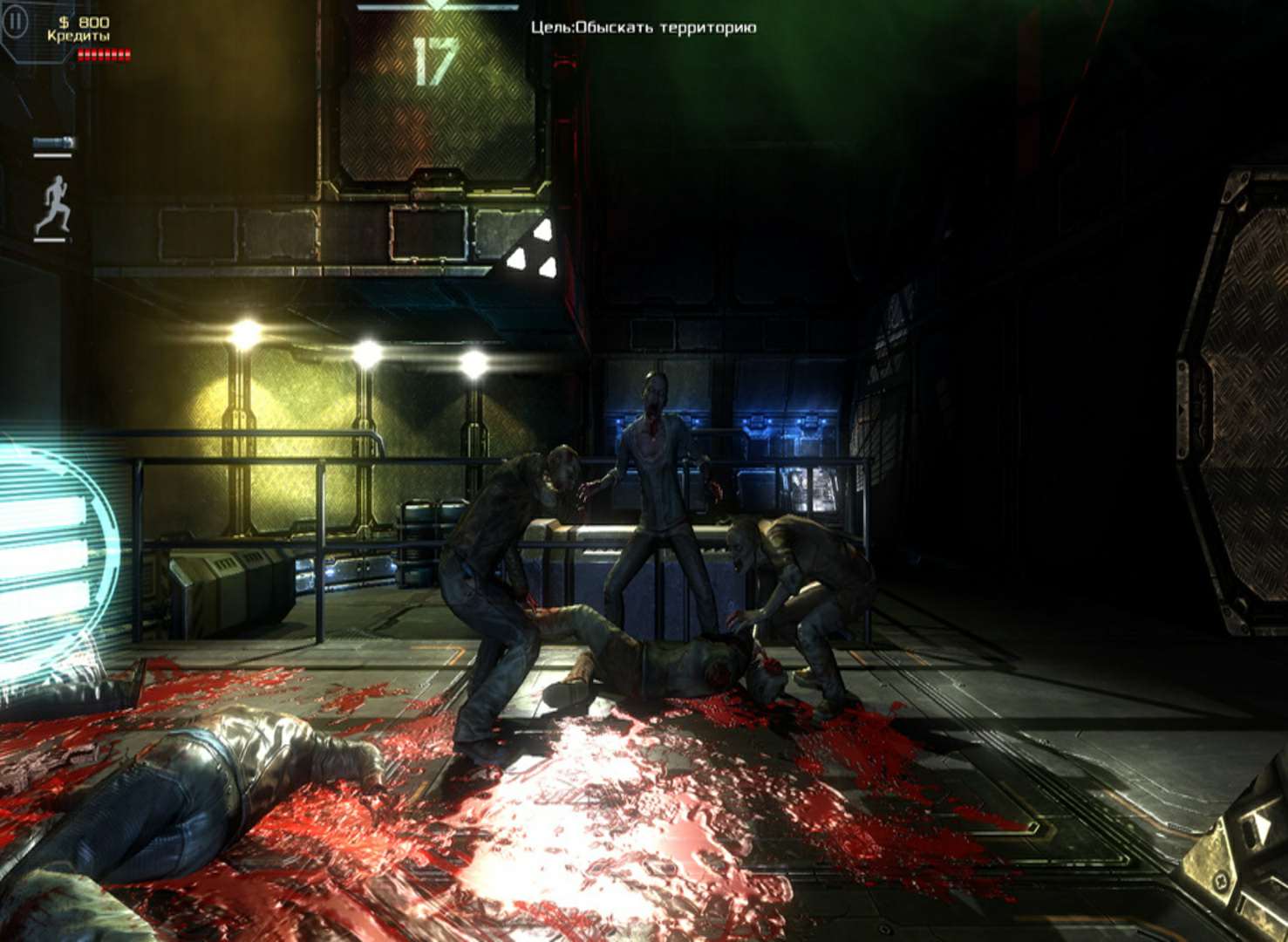
Task: Tap the weapon icon above the sprint icon
Action: point(53,143)
